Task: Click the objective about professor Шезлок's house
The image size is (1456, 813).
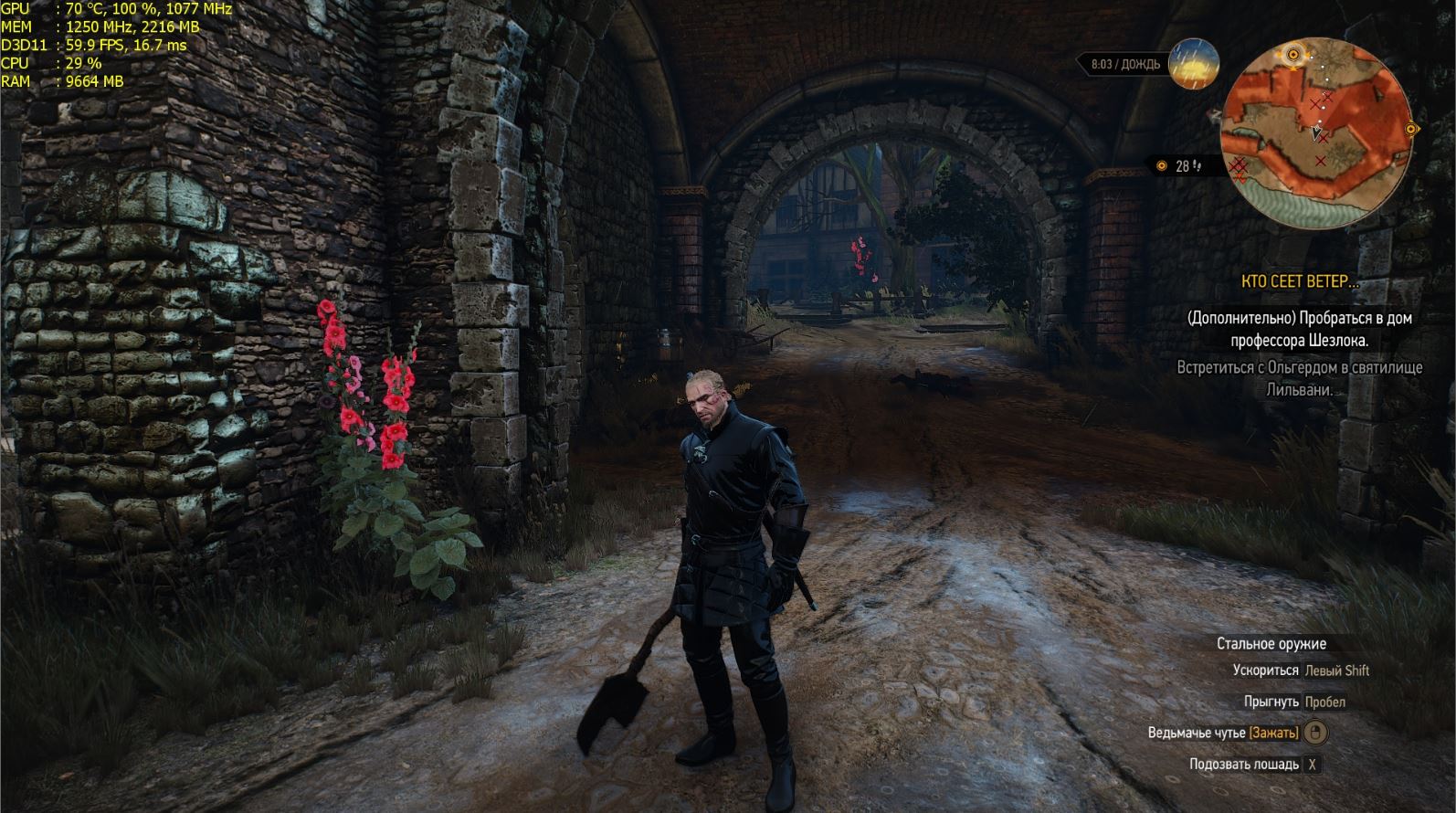Action: pyautogui.click(x=1299, y=329)
